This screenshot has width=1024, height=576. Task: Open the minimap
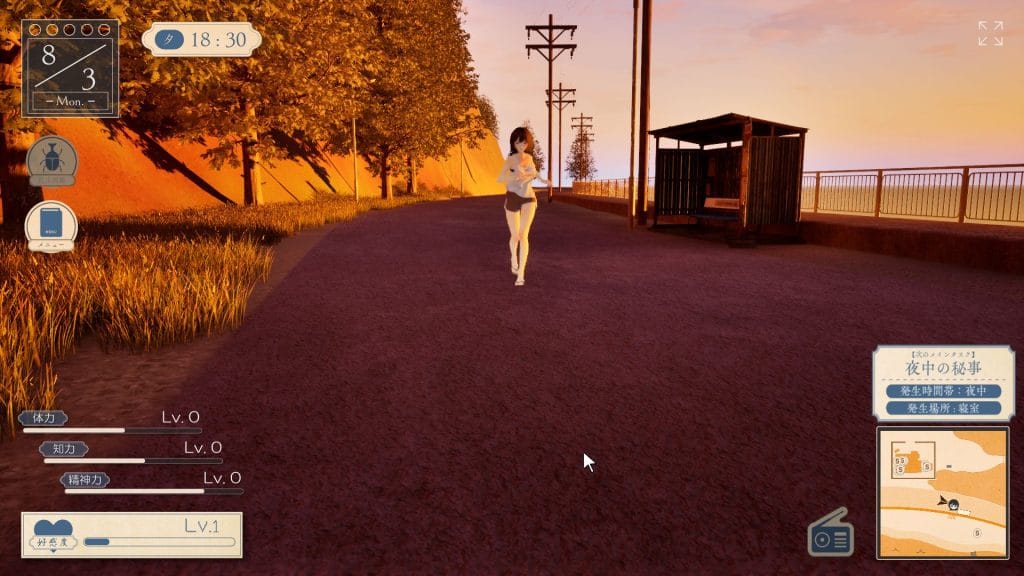click(942, 492)
